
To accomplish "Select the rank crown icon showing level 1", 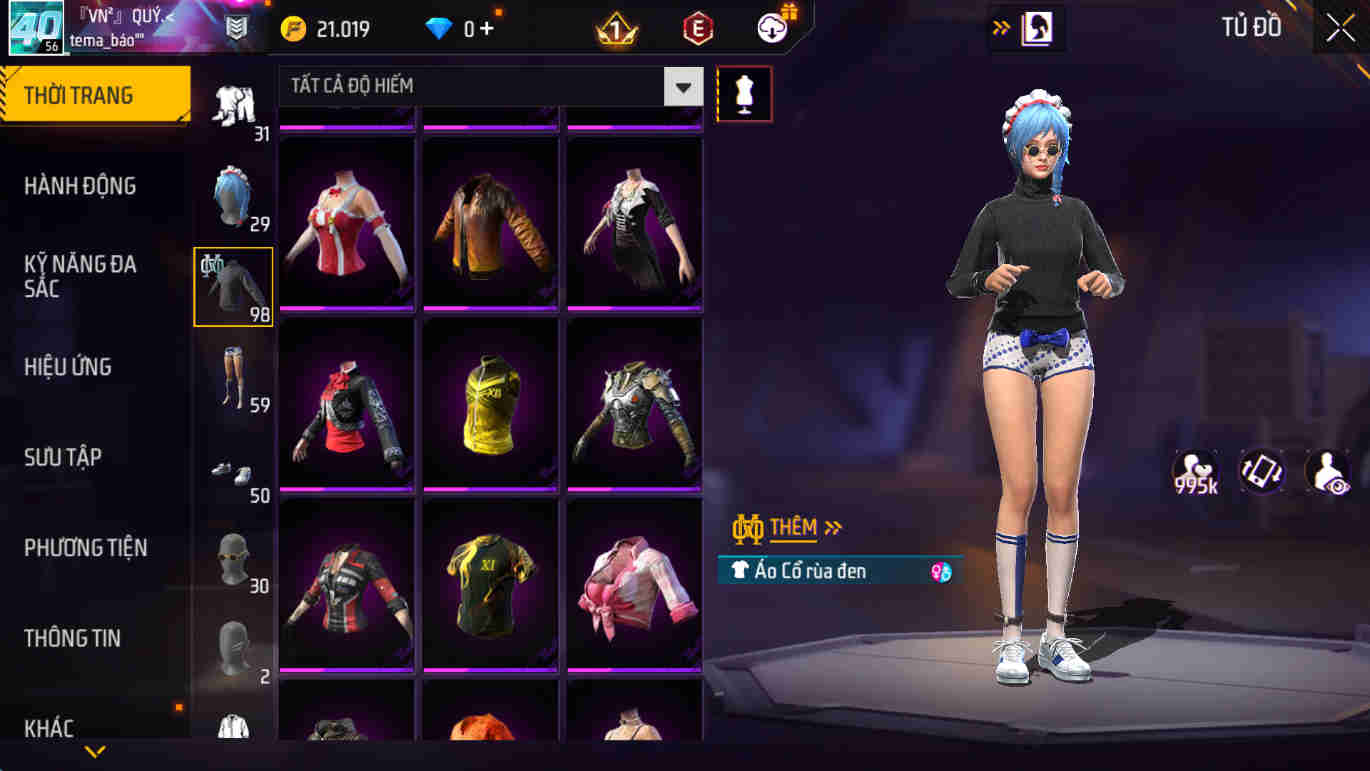I will point(613,27).
